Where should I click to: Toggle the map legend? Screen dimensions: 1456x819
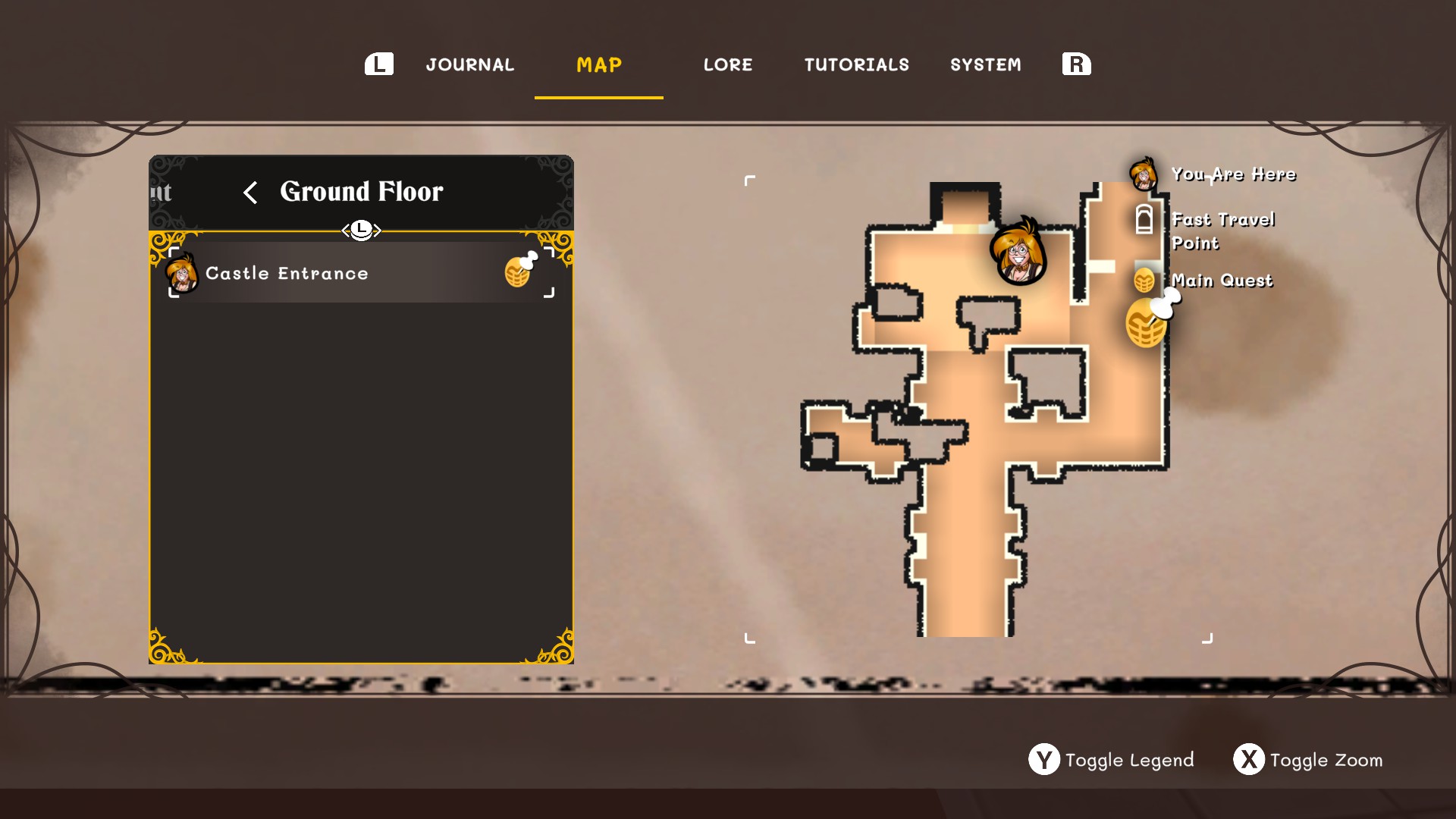[x=1112, y=760]
